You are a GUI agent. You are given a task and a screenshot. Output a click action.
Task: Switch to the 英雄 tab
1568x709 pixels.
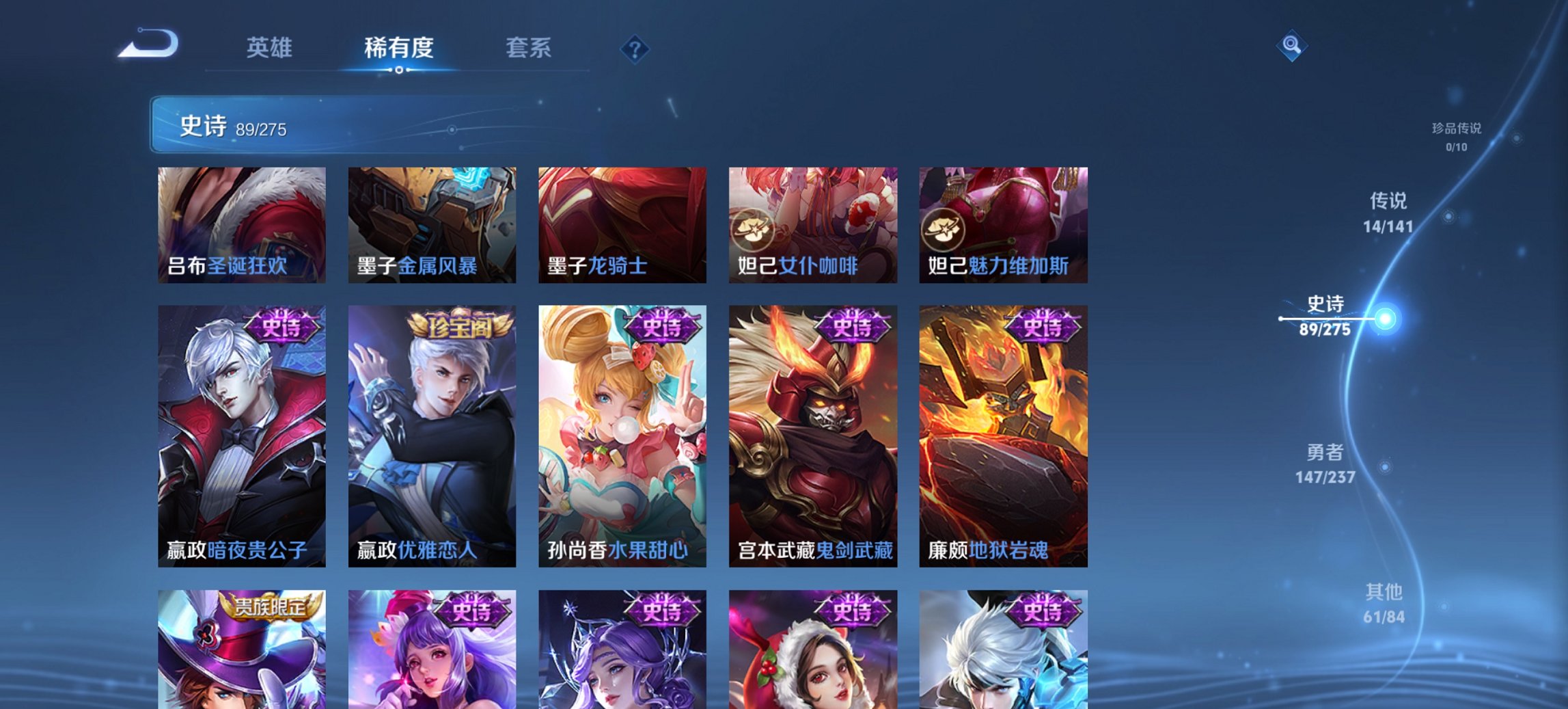click(271, 48)
